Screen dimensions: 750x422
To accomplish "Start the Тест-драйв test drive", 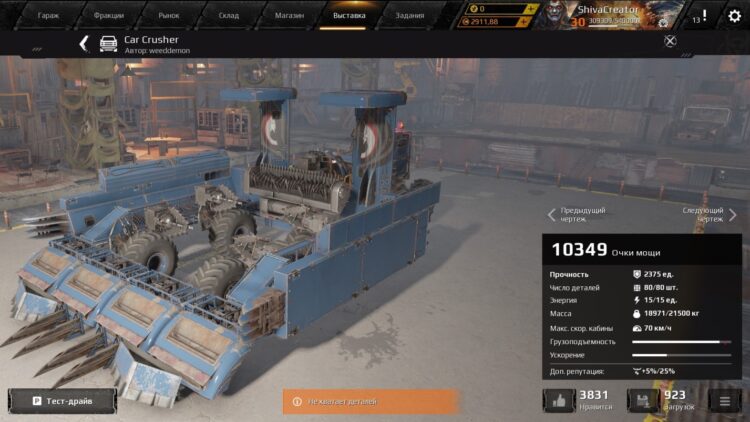I will (62, 401).
